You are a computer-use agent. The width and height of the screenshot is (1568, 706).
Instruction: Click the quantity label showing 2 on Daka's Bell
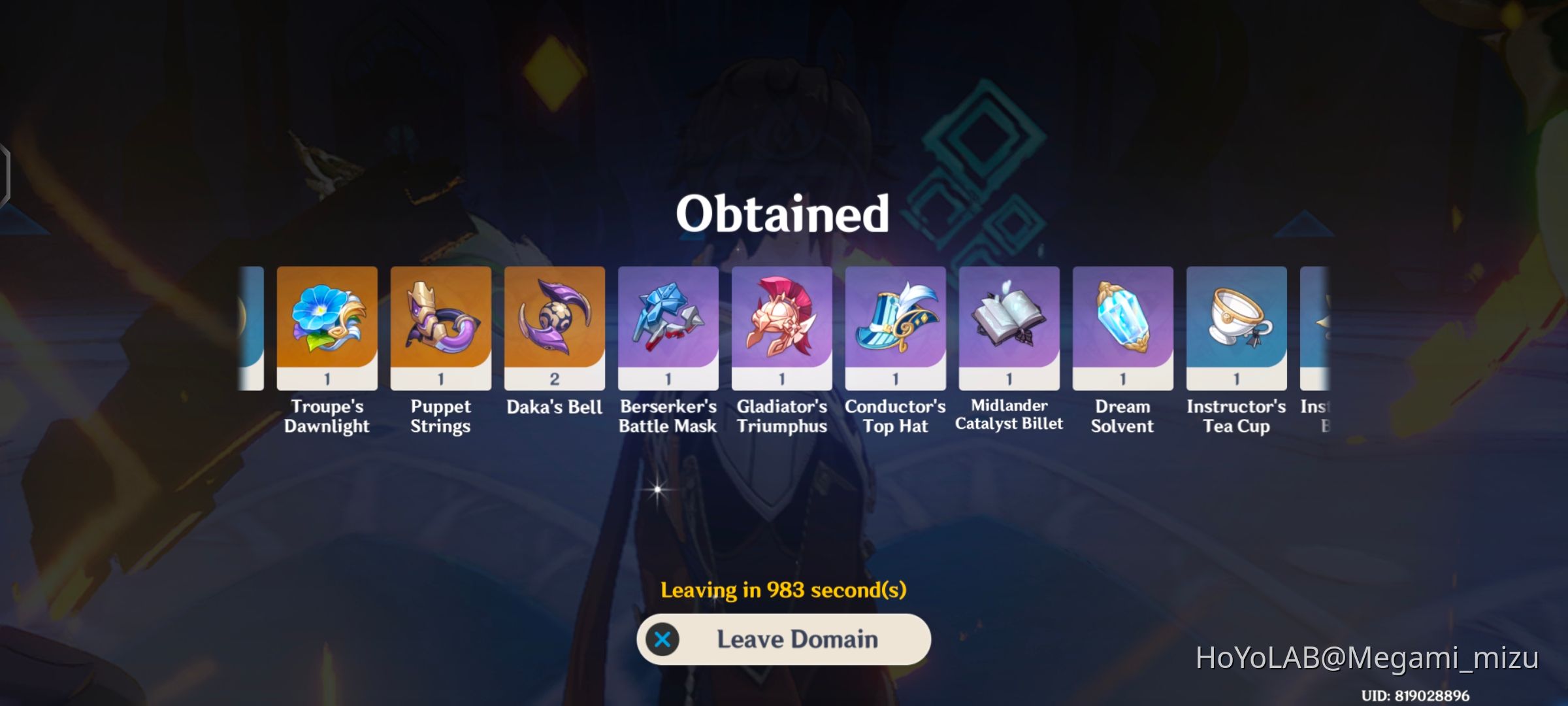click(554, 379)
